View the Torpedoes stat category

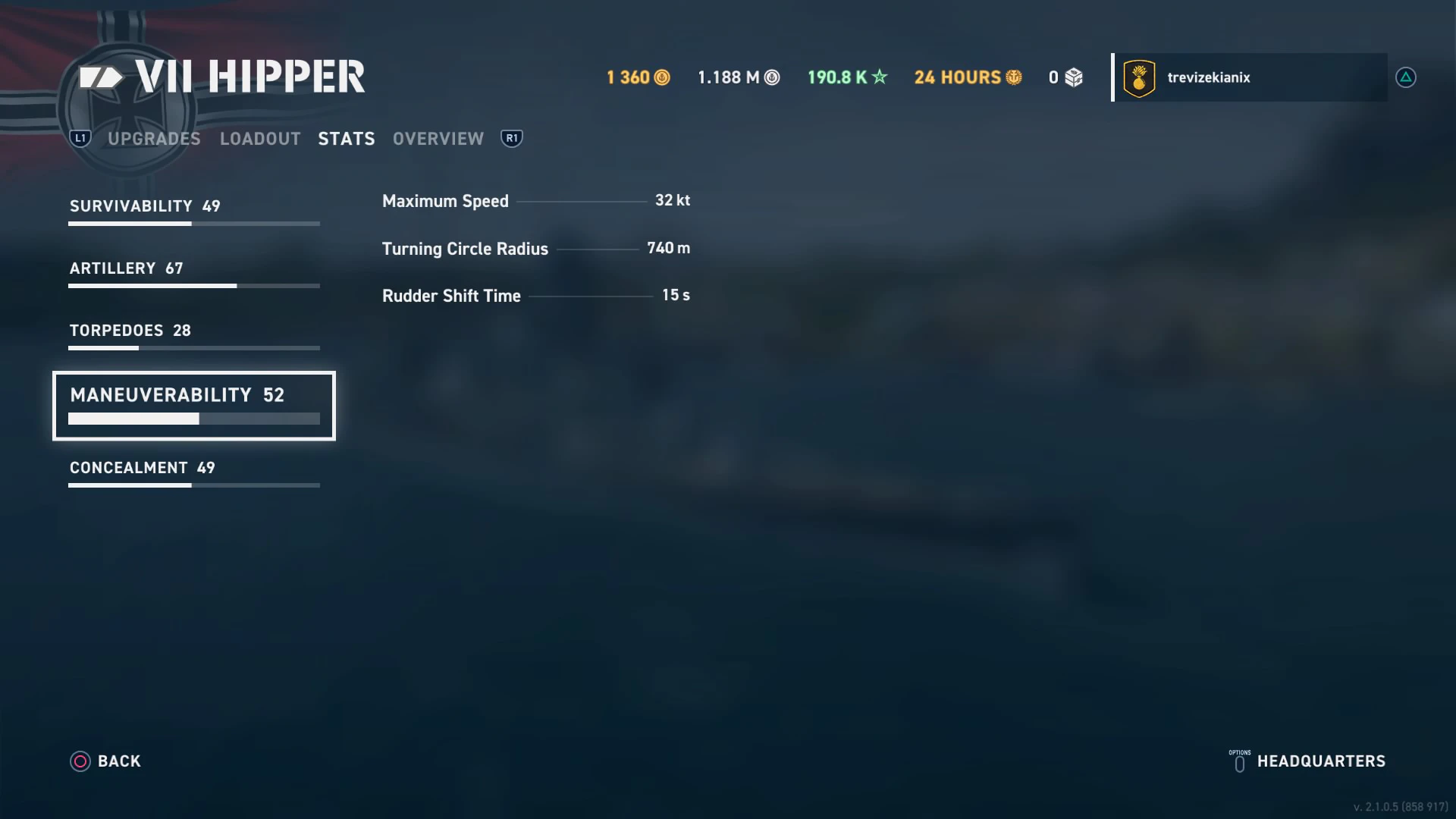193,335
